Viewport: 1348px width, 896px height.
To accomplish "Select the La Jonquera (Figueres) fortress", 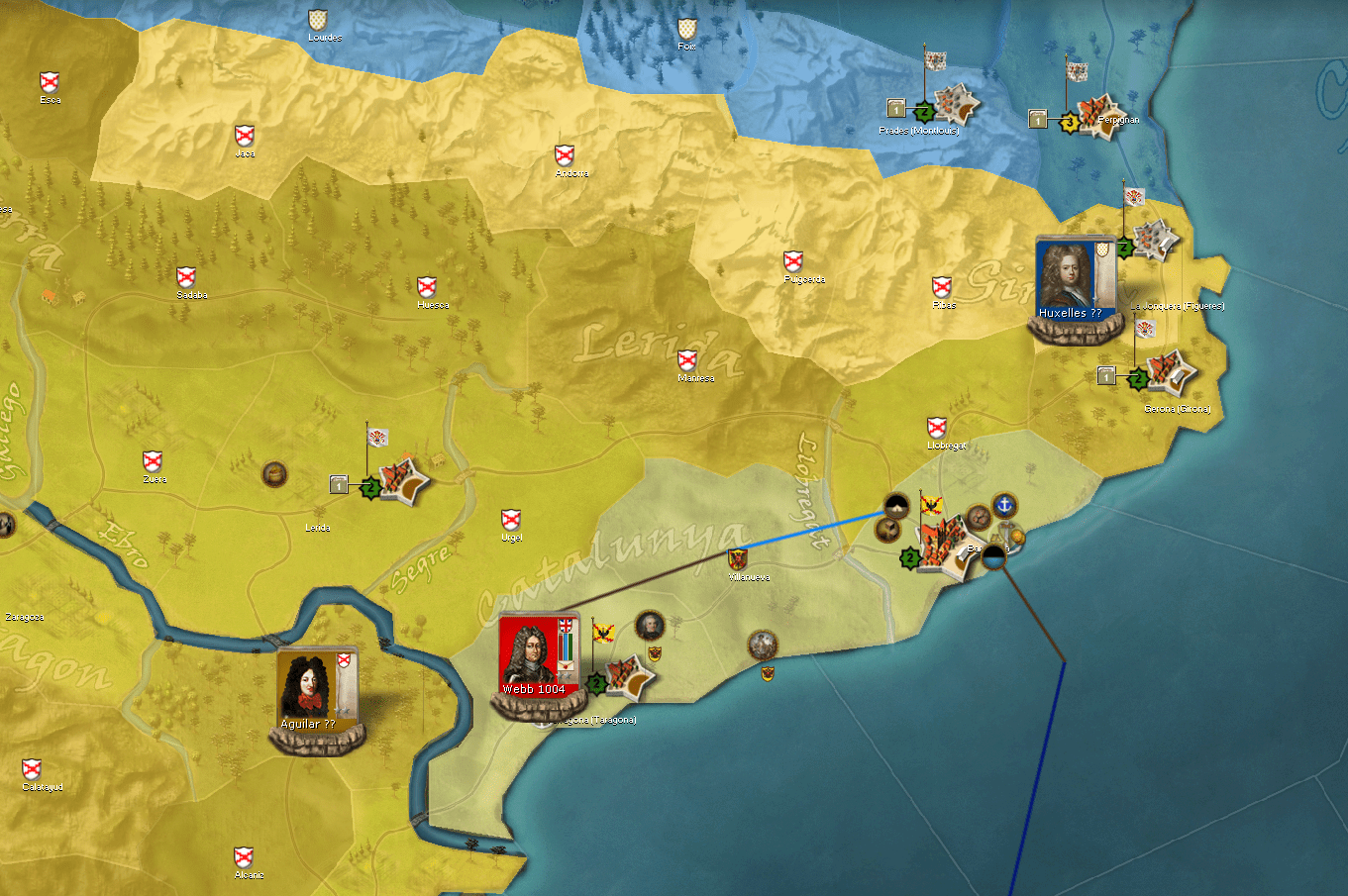I will [x=1153, y=240].
